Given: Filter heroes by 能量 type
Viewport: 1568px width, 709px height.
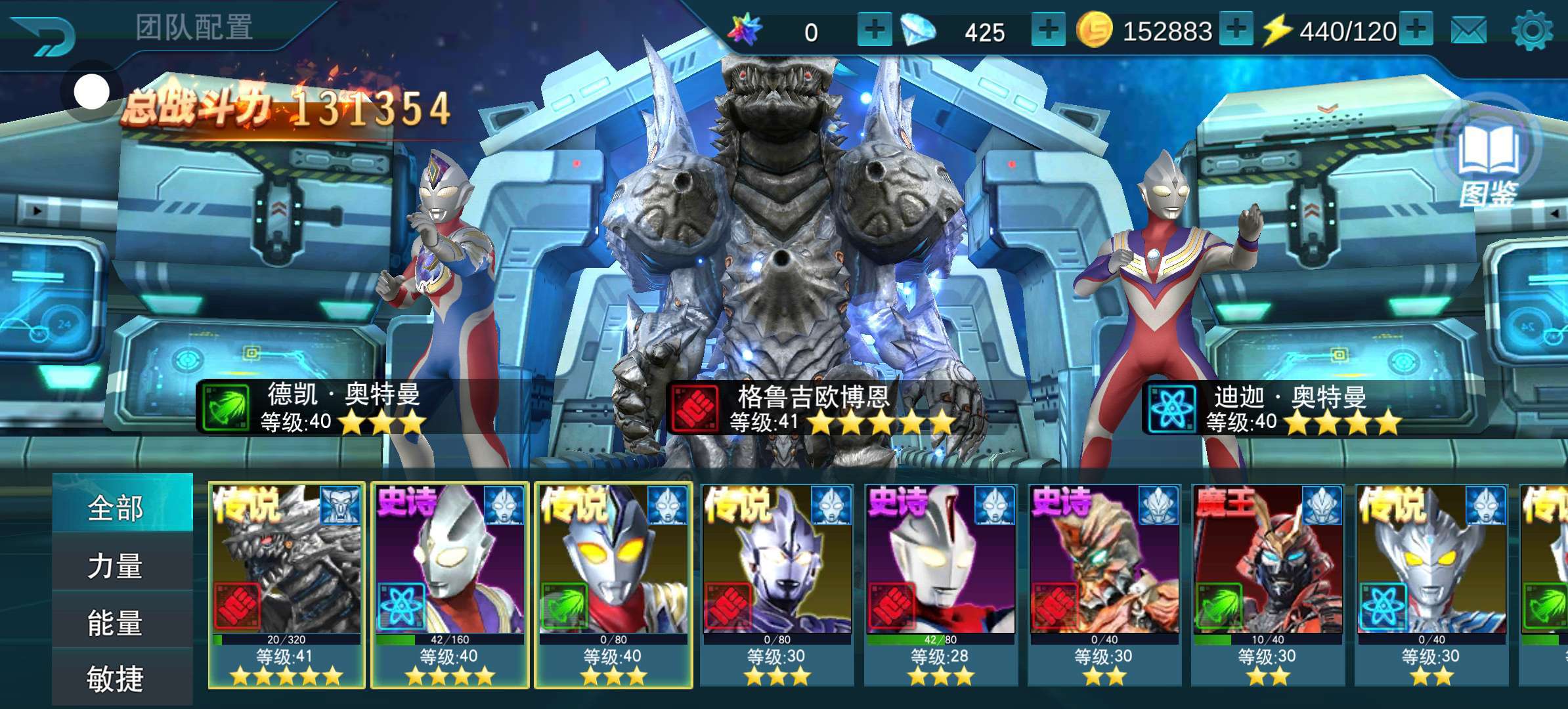Looking at the screenshot, I should click(x=116, y=622).
